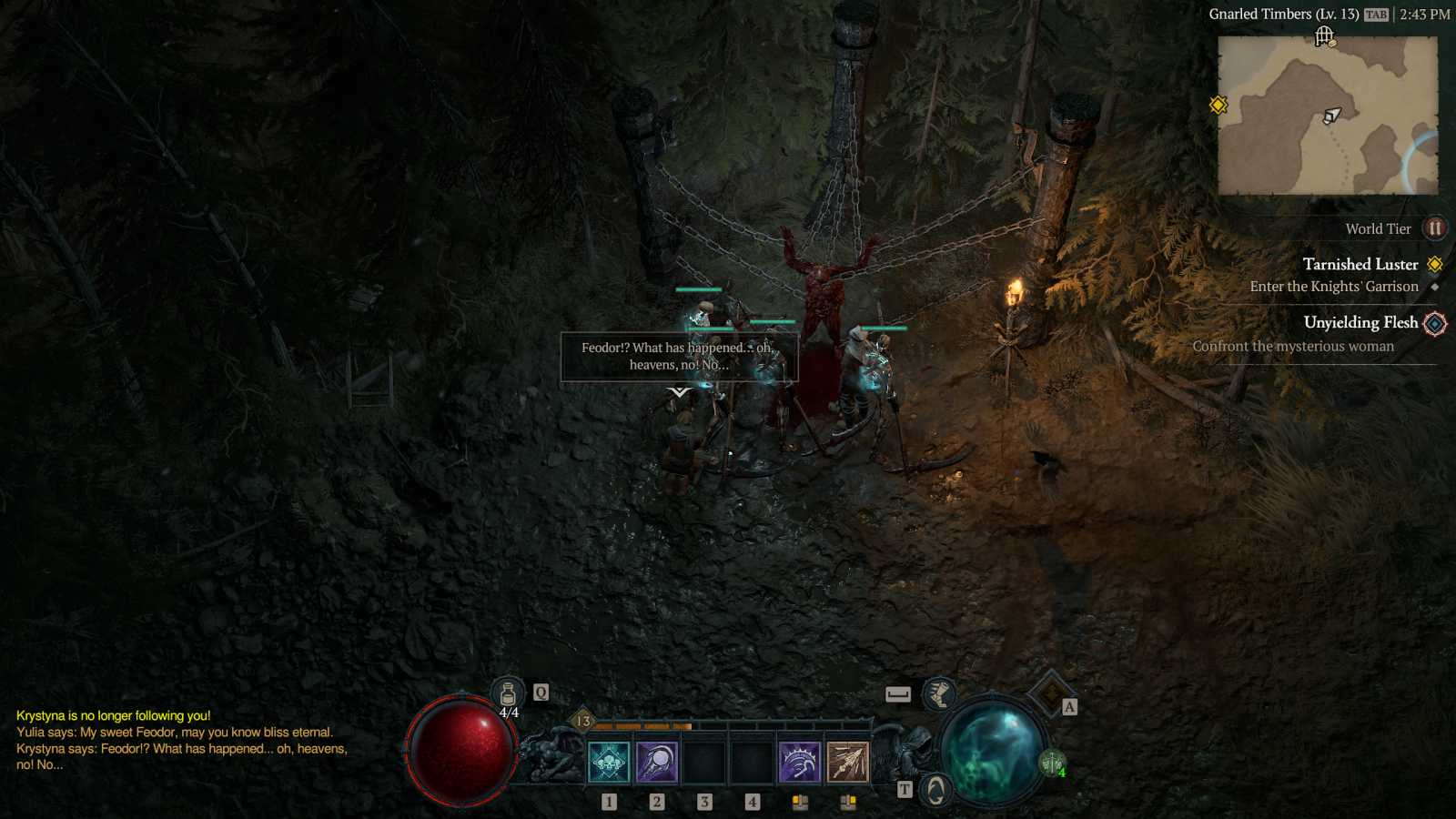Screen dimensions: 1456x819
Task: Drink the healing potion from the Q slot
Action: click(506, 692)
